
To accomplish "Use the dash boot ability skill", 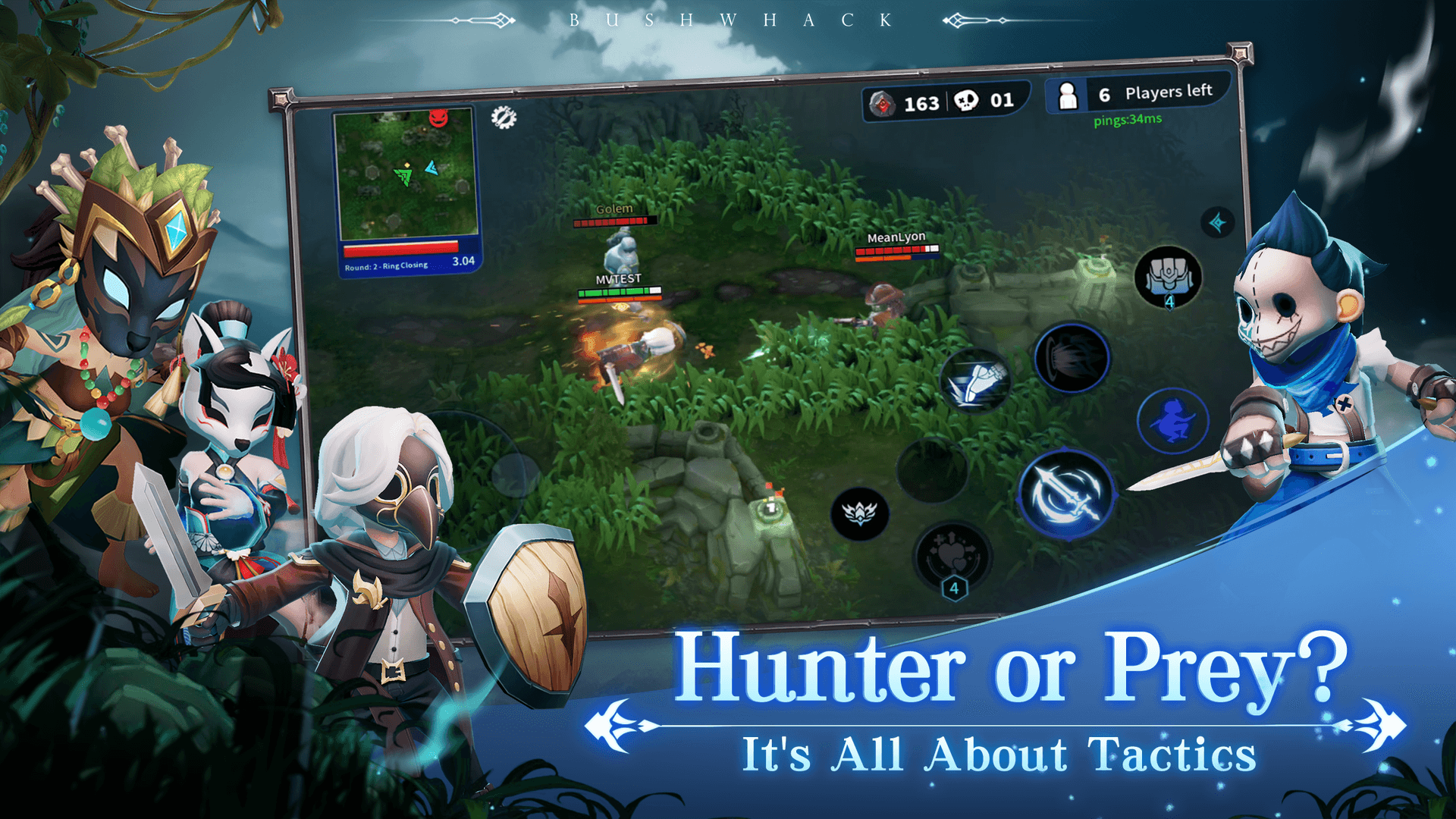I will (977, 381).
